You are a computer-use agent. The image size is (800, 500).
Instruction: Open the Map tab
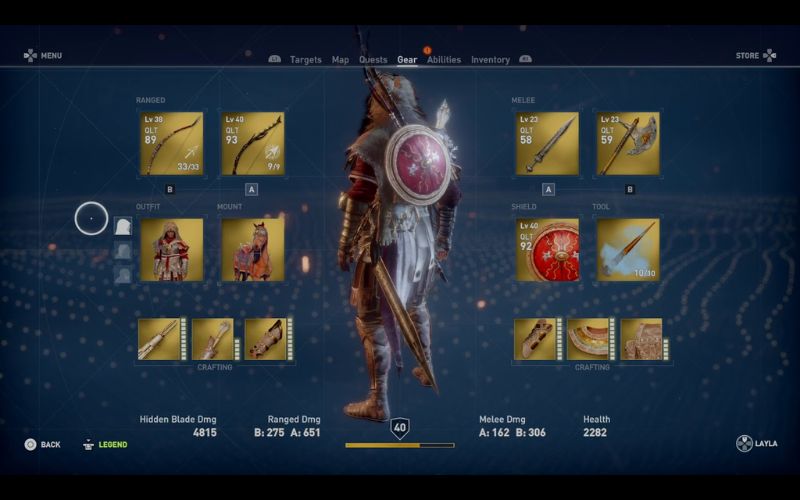340,60
